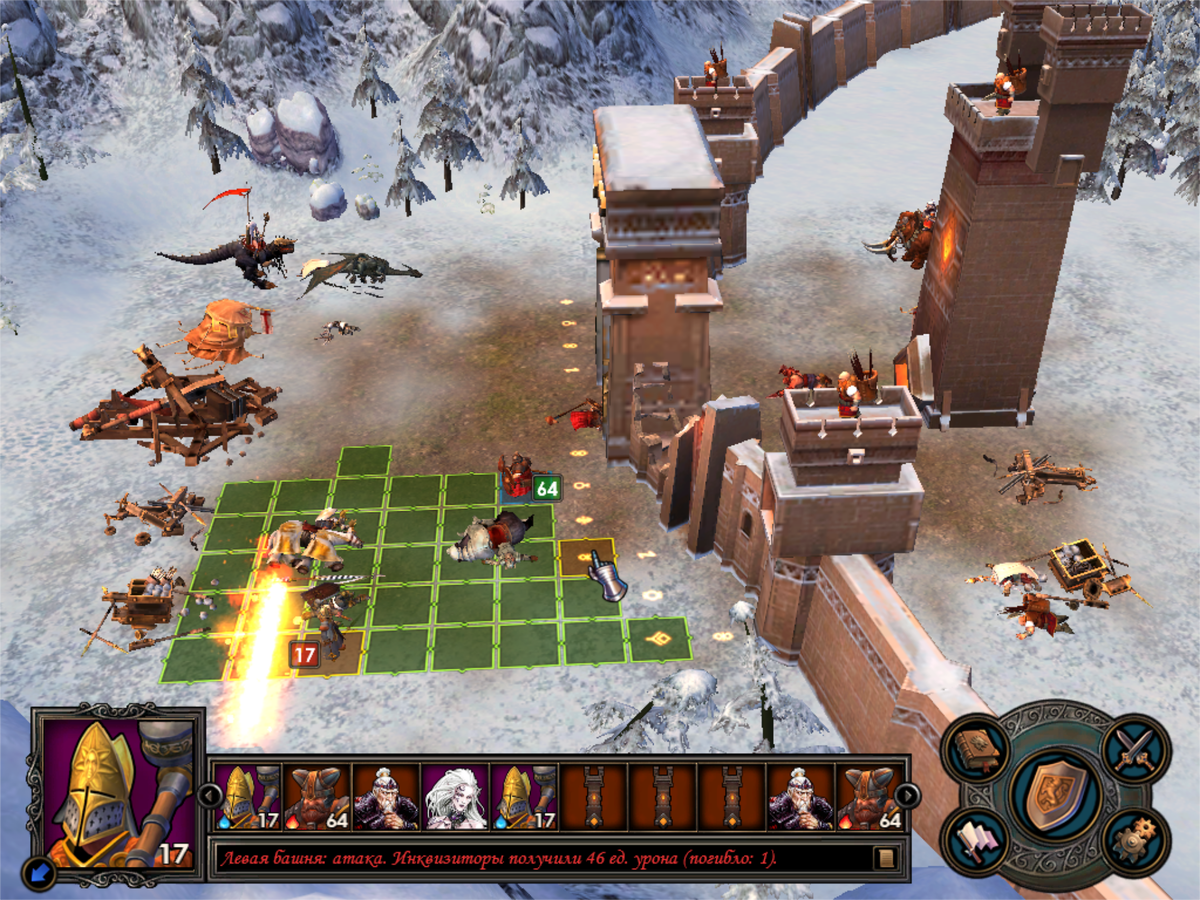Select the white-haired hero in the turn queue
1200x900 pixels.
point(455,797)
